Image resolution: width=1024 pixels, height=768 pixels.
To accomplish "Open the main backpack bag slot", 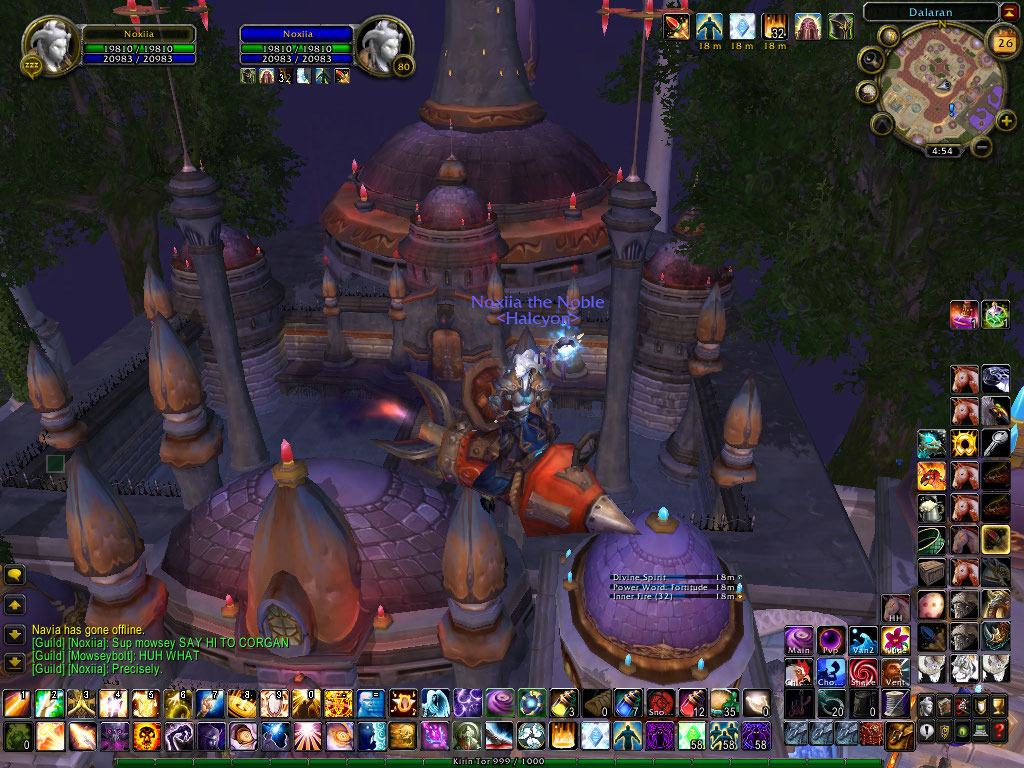I will coord(898,735).
